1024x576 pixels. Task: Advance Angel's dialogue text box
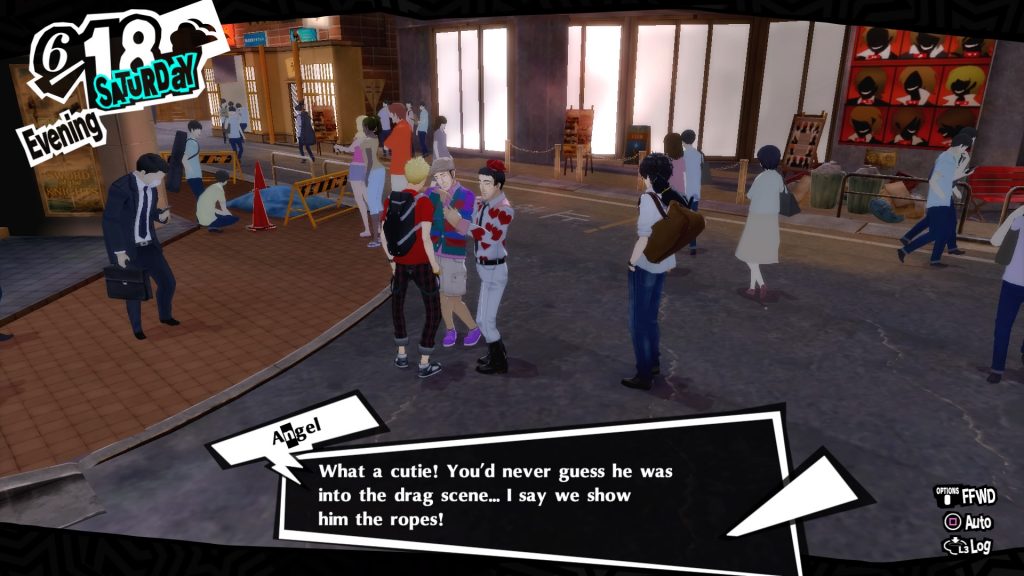pyautogui.click(x=520, y=494)
